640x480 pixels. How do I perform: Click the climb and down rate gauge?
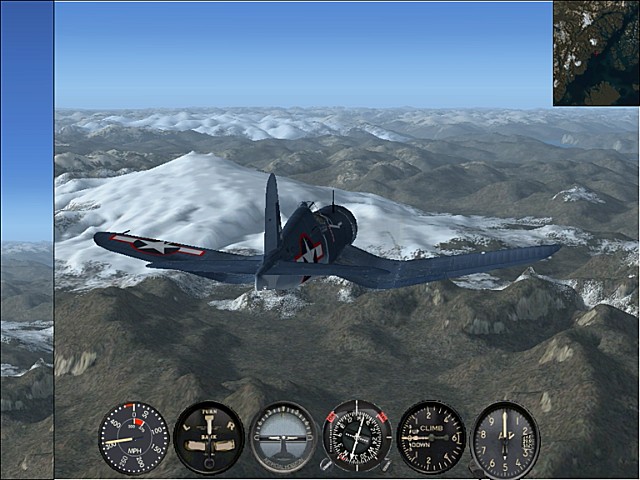coord(431,437)
